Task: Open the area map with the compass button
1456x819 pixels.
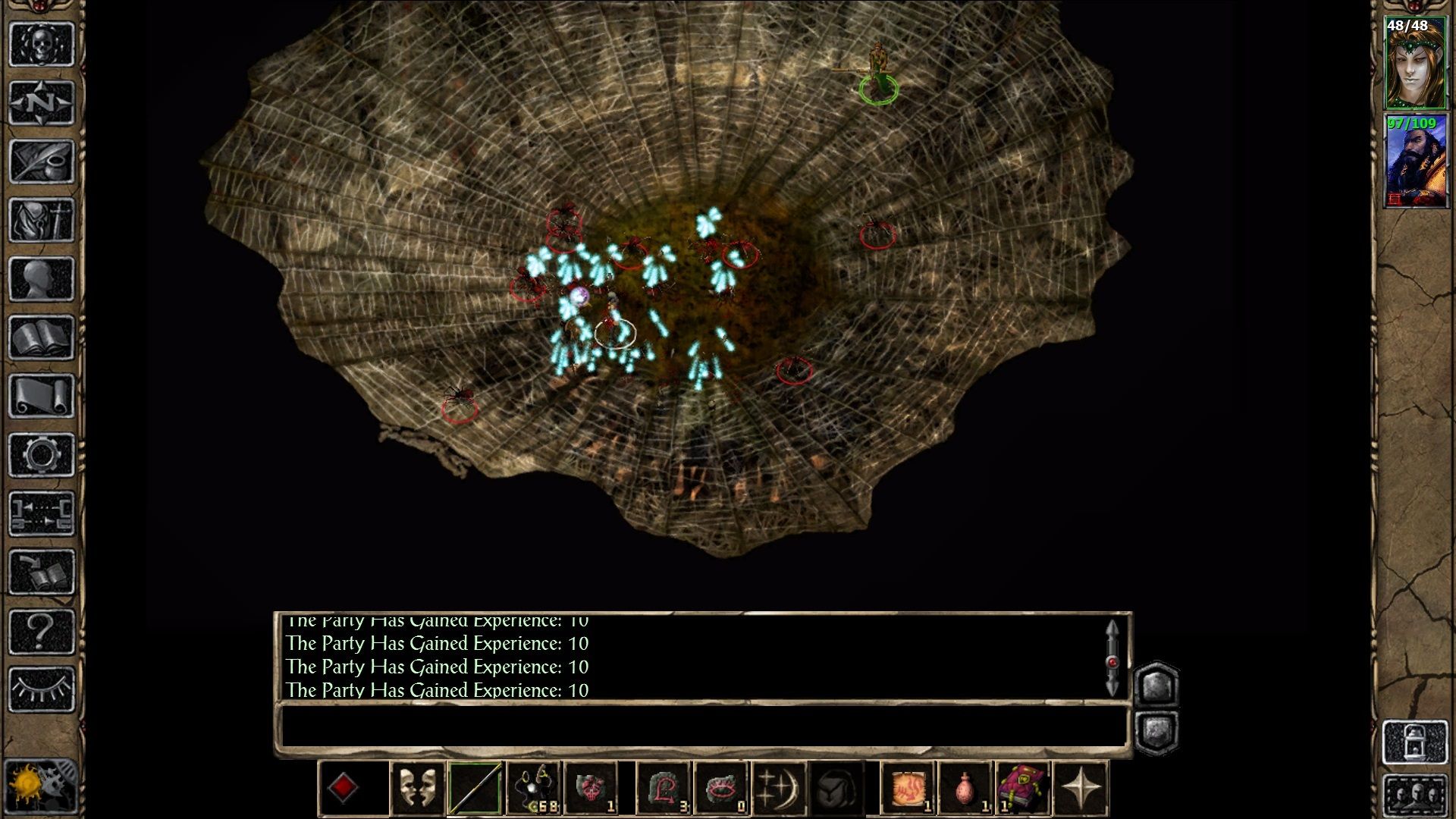Action: 42,103
